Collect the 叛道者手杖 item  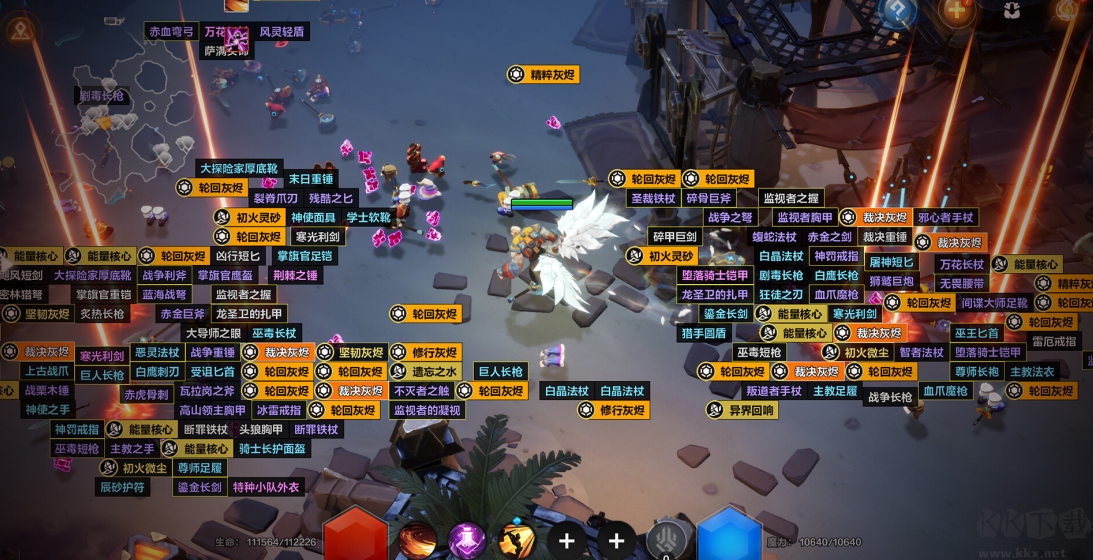tap(773, 391)
